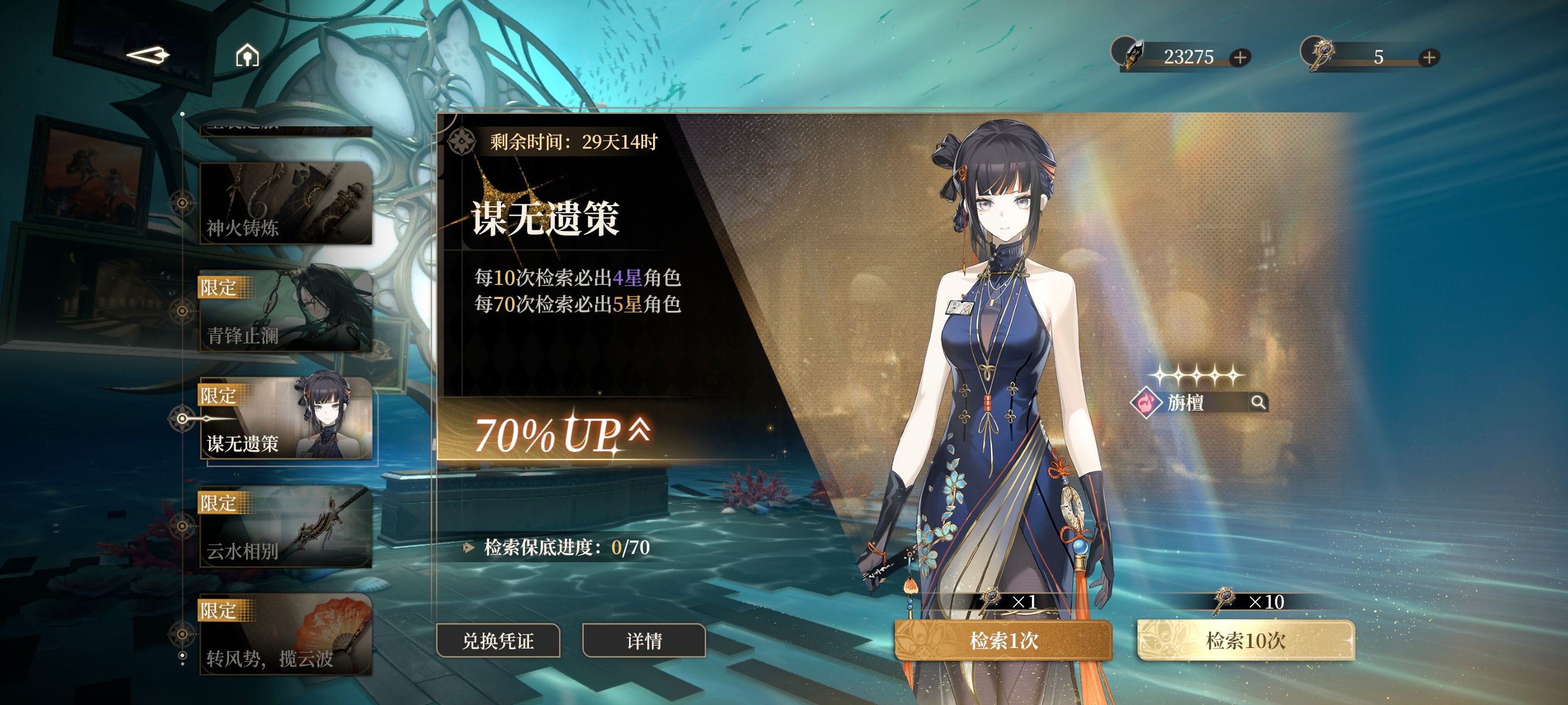Go back with the arrow button
Viewport: 1568px width, 705px height.
147,55
